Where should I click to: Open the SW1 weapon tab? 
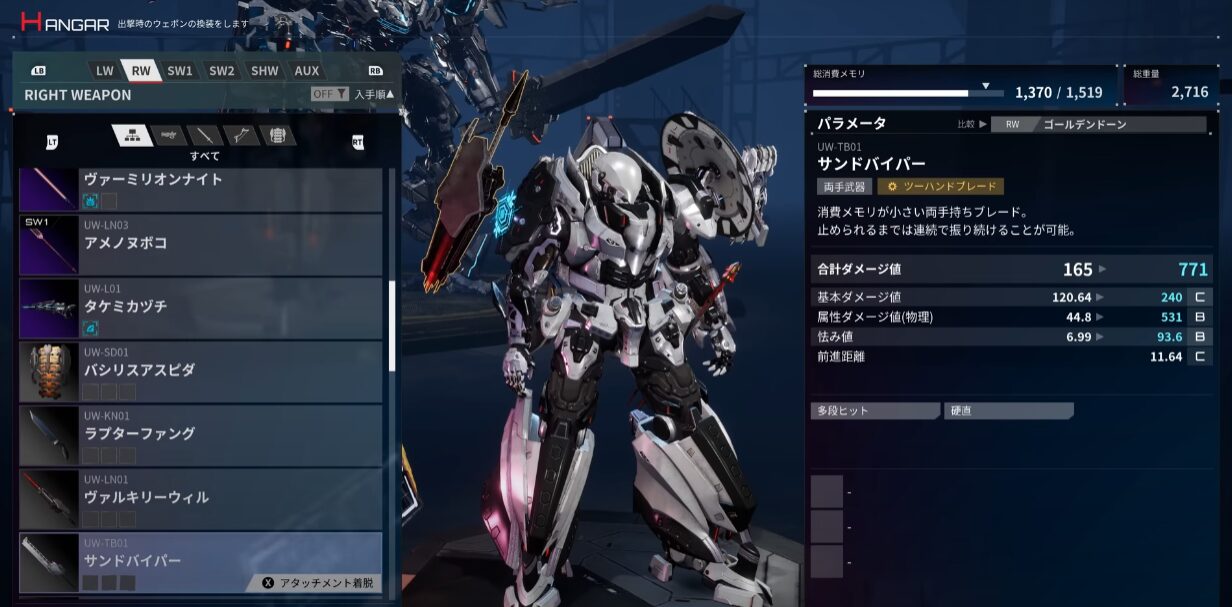tap(180, 71)
